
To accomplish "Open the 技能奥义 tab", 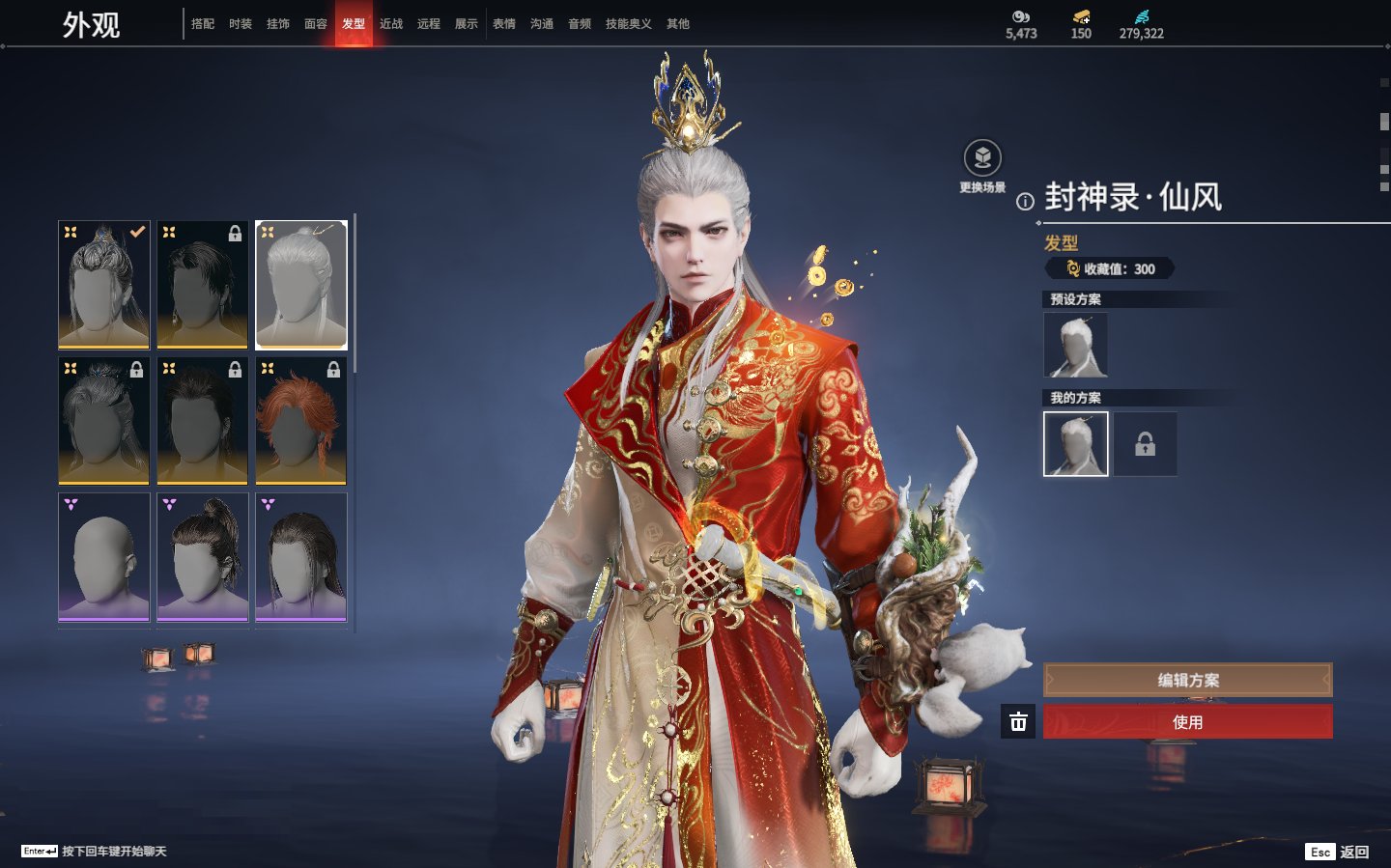I will tap(628, 24).
